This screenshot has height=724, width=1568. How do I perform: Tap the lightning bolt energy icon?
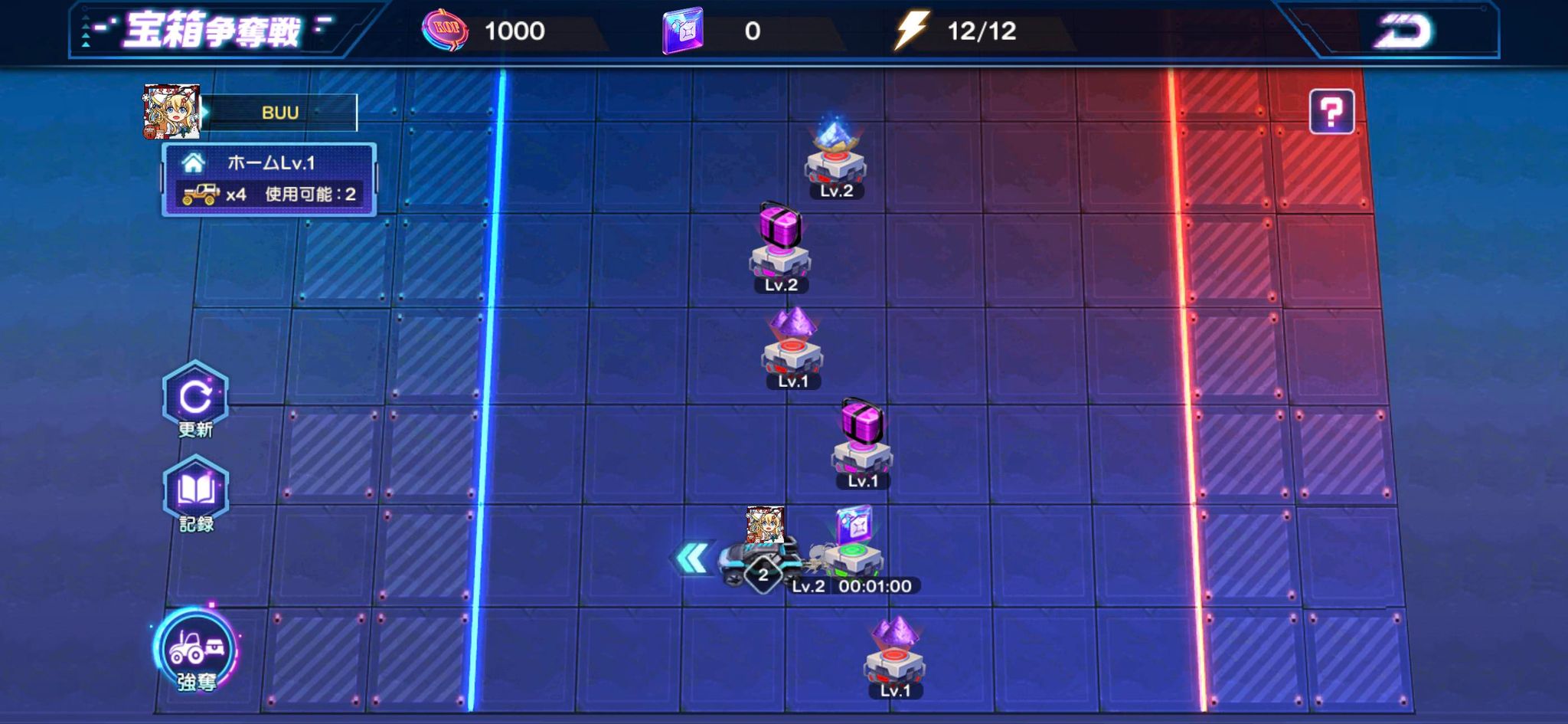(912, 31)
